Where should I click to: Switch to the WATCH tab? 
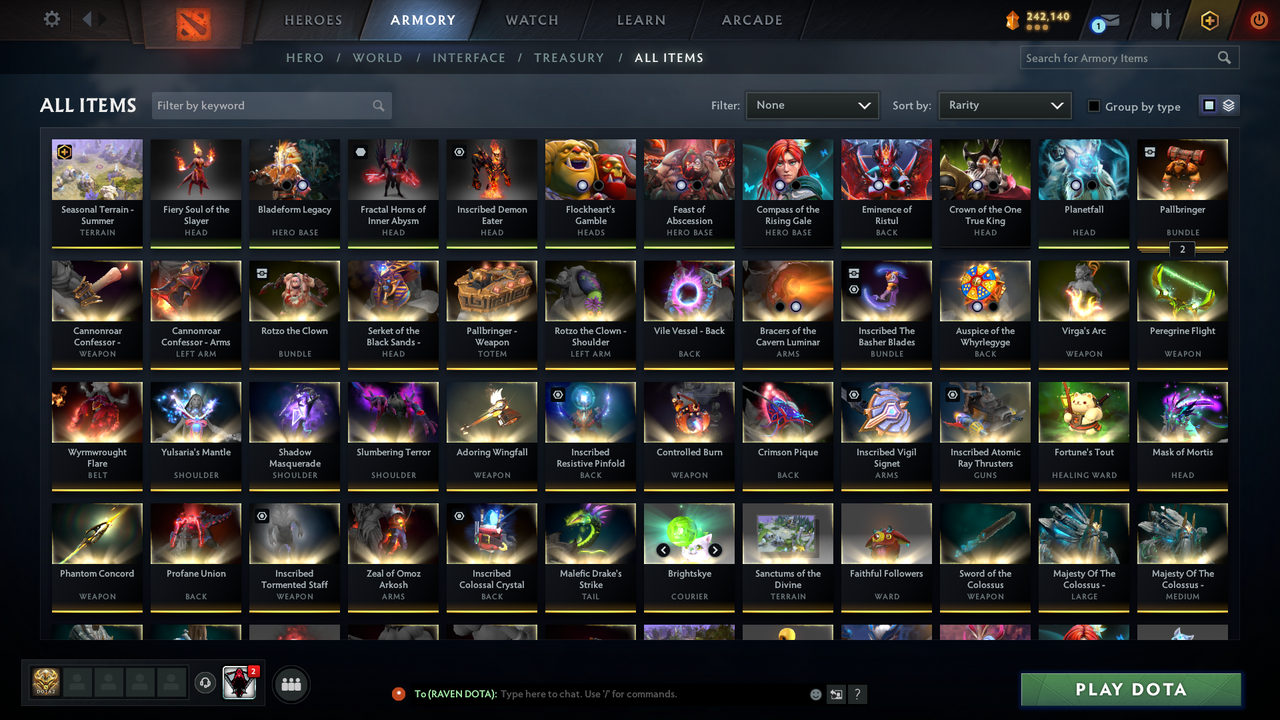[x=531, y=19]
